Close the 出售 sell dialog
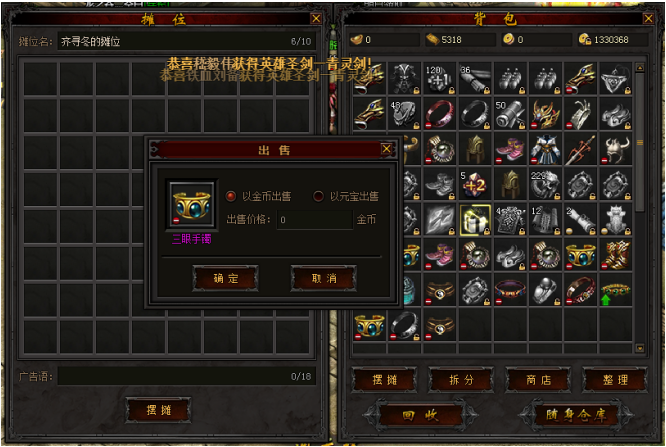The width and height of the screenshot is (666, 447). coord(386,150)
